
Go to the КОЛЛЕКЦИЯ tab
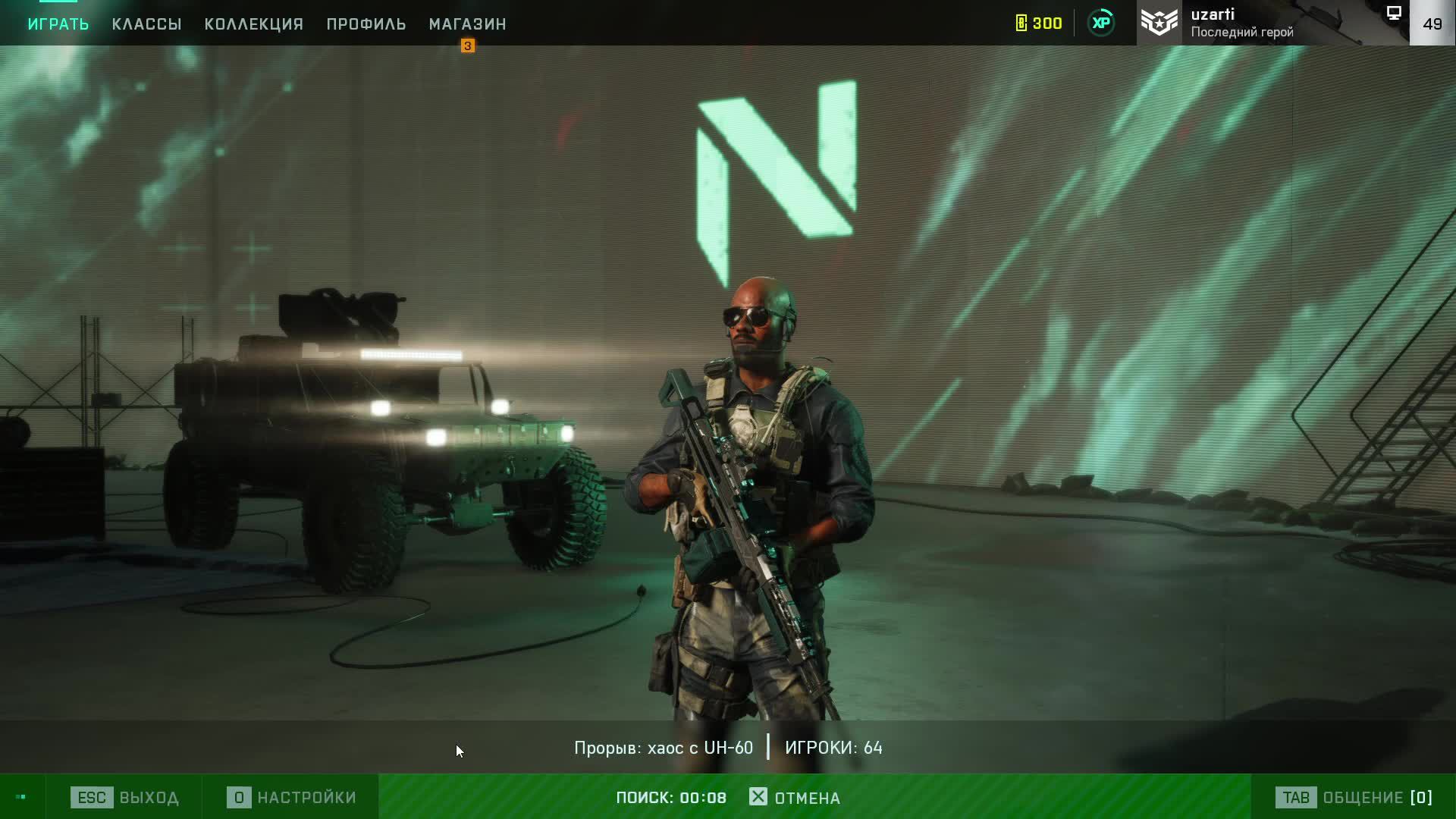254,24
